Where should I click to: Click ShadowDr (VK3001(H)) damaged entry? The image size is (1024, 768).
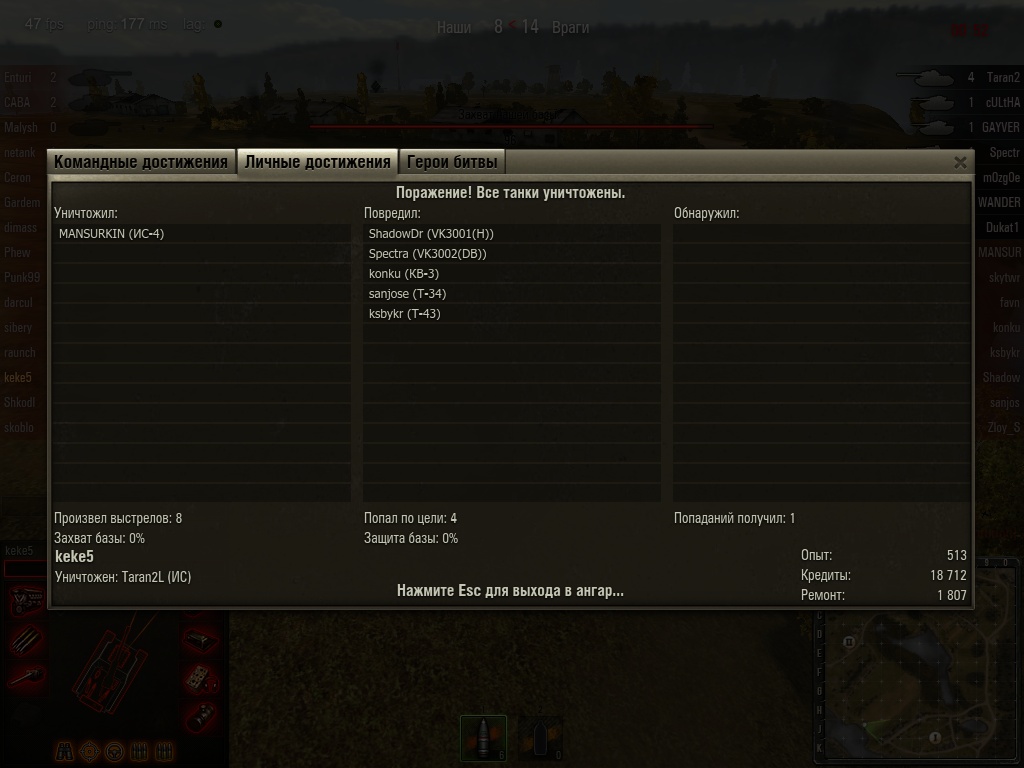[x=431, y=234]
